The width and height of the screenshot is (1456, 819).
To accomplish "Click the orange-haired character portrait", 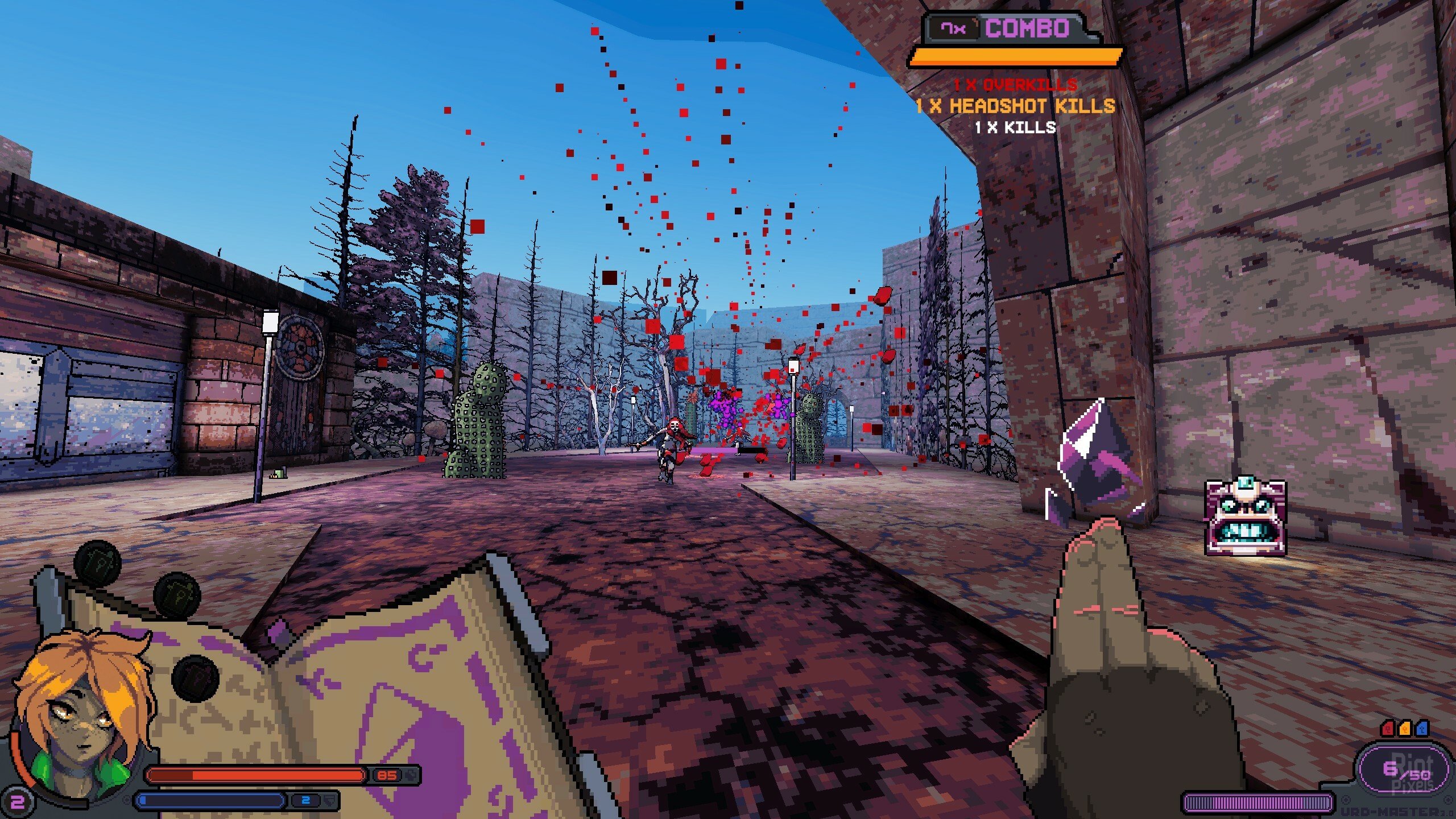I will pyautogui.click(x=85, y=719).
